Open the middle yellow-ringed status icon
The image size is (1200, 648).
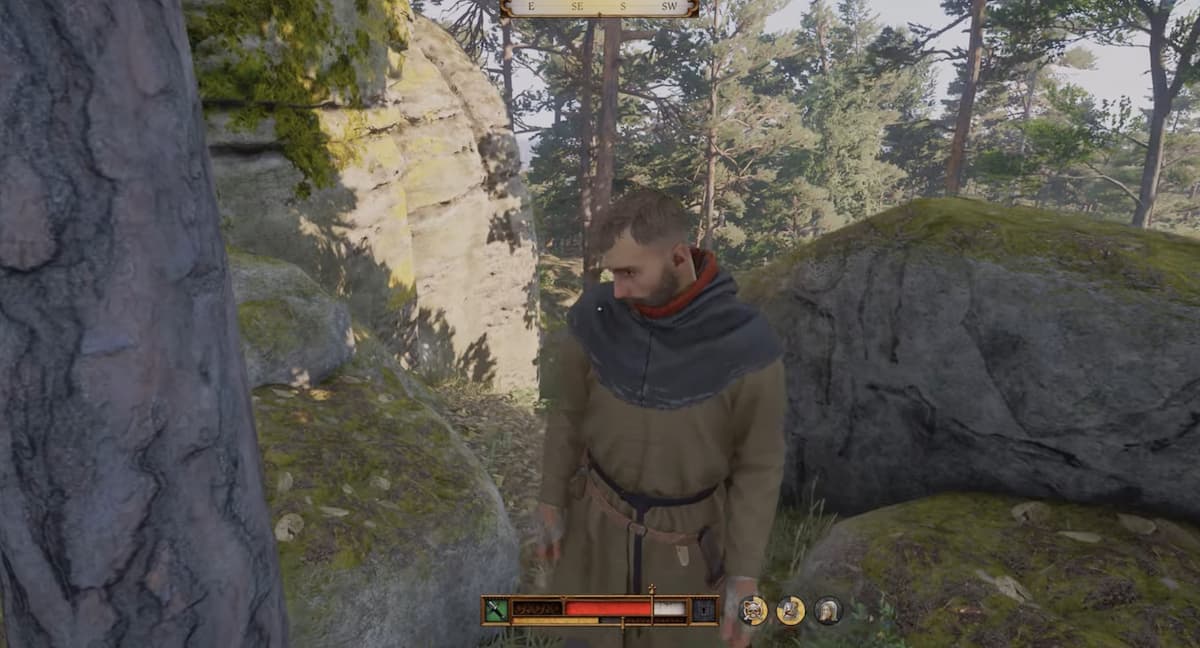point(790,610)
